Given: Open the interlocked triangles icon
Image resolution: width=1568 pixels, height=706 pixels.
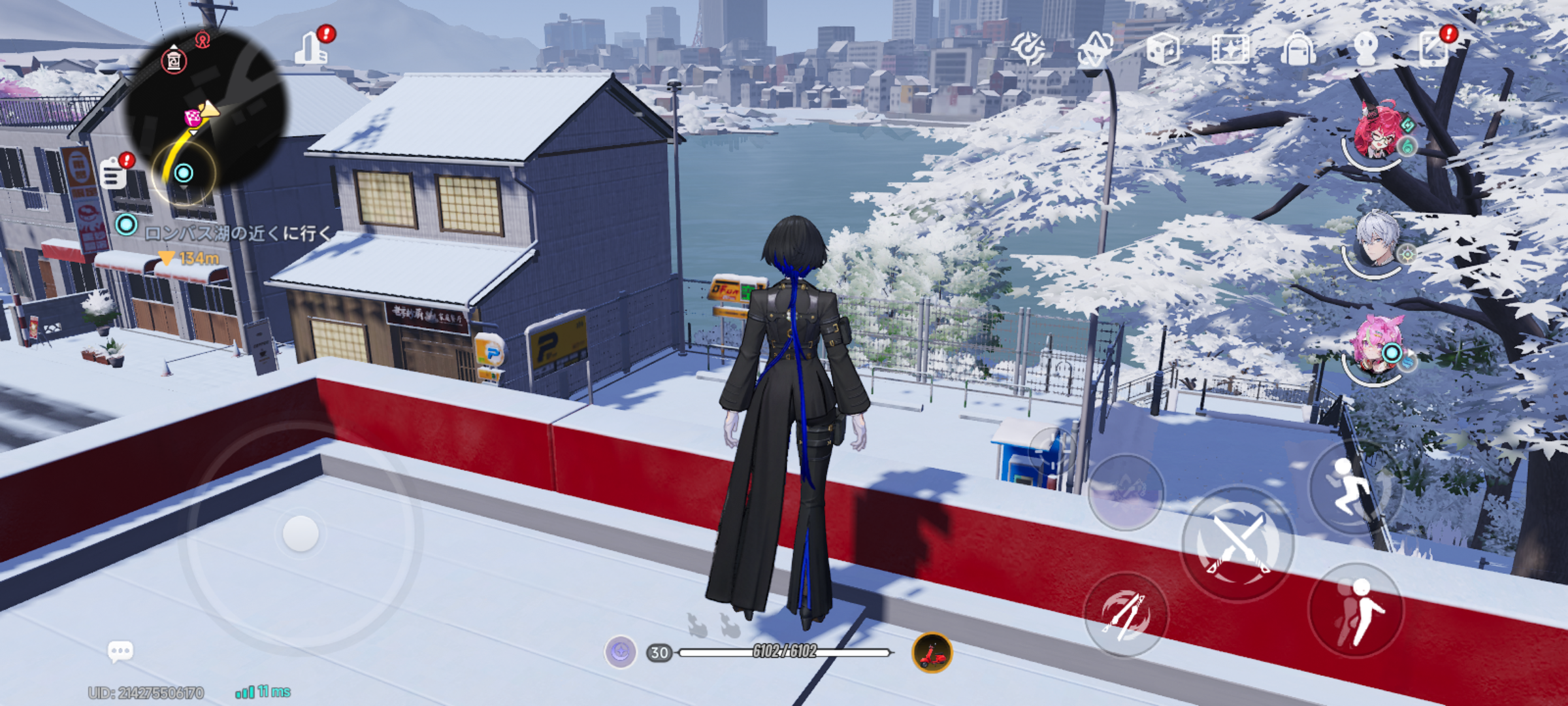Looking at the screenshot, I should coord(1096,49).
